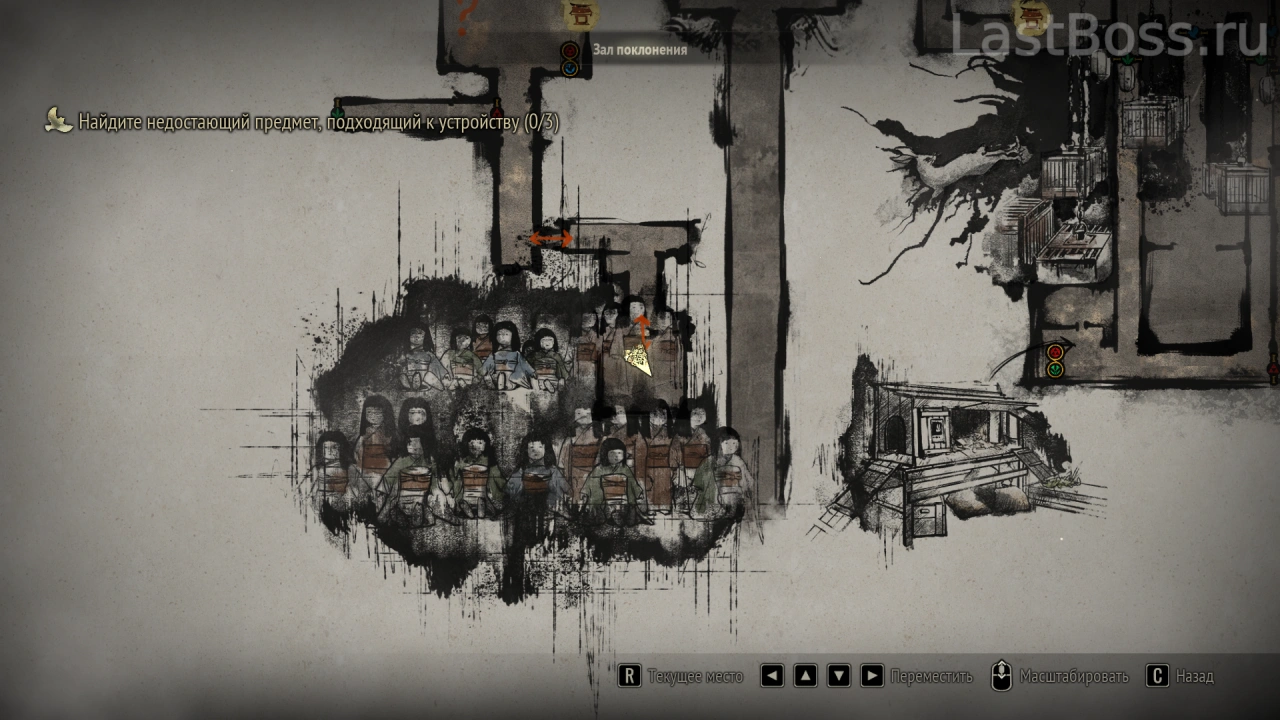
Task: Select the blue circle marker under Зал поклонения
Action: pyautogui.click(x=570, y=68)
